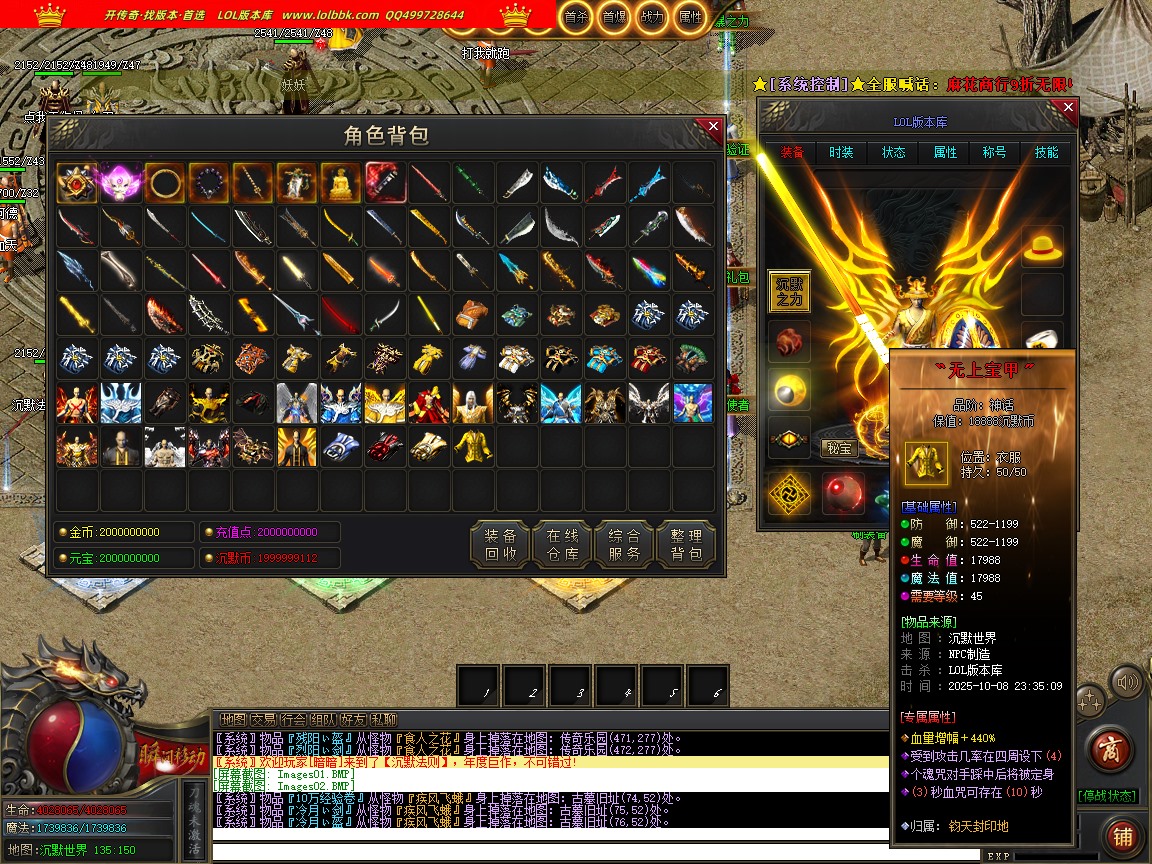Pick the golden ring inventory item
This screenshot has height=864, width=1152.
coord(165,184)
